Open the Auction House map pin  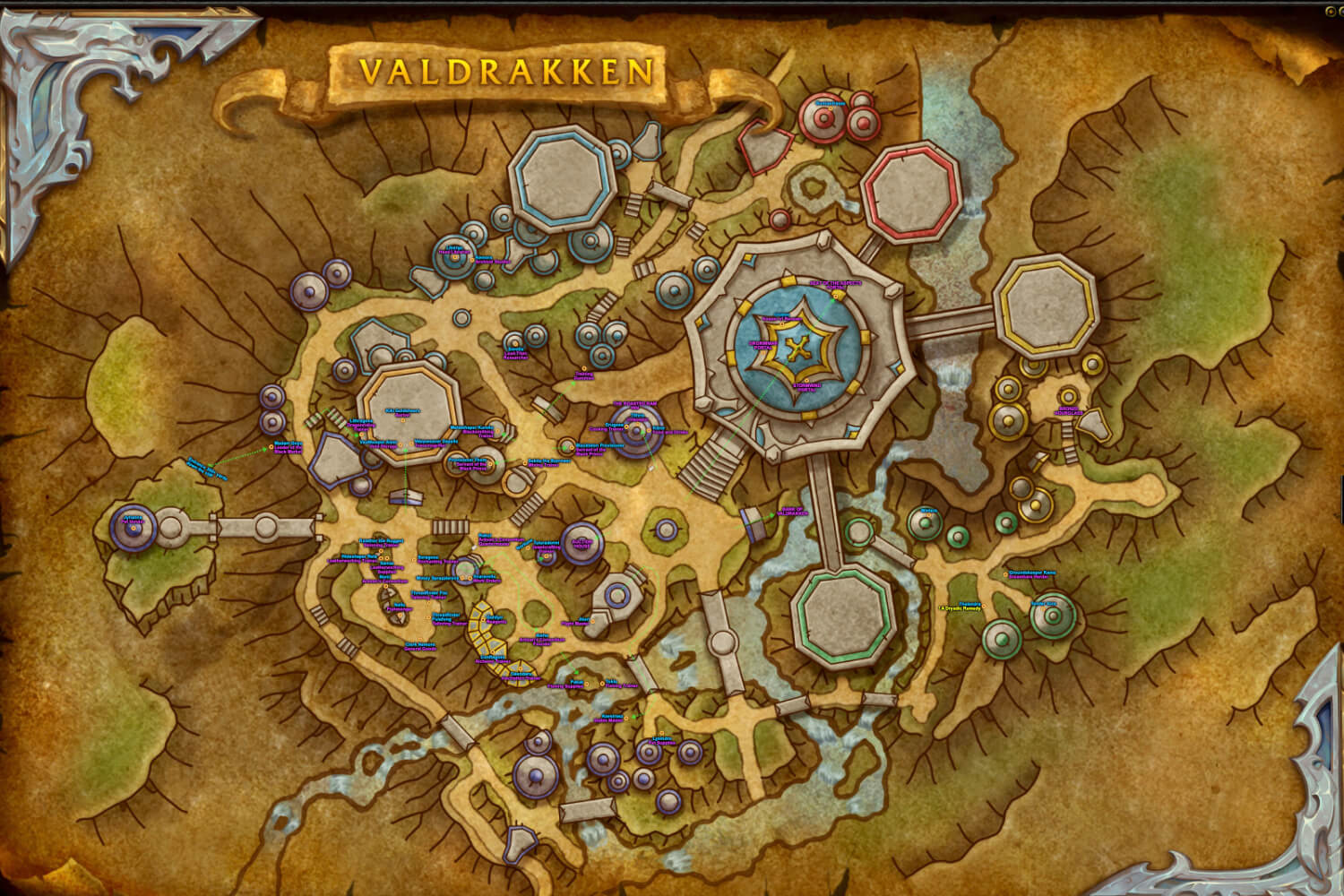(582, 544)
